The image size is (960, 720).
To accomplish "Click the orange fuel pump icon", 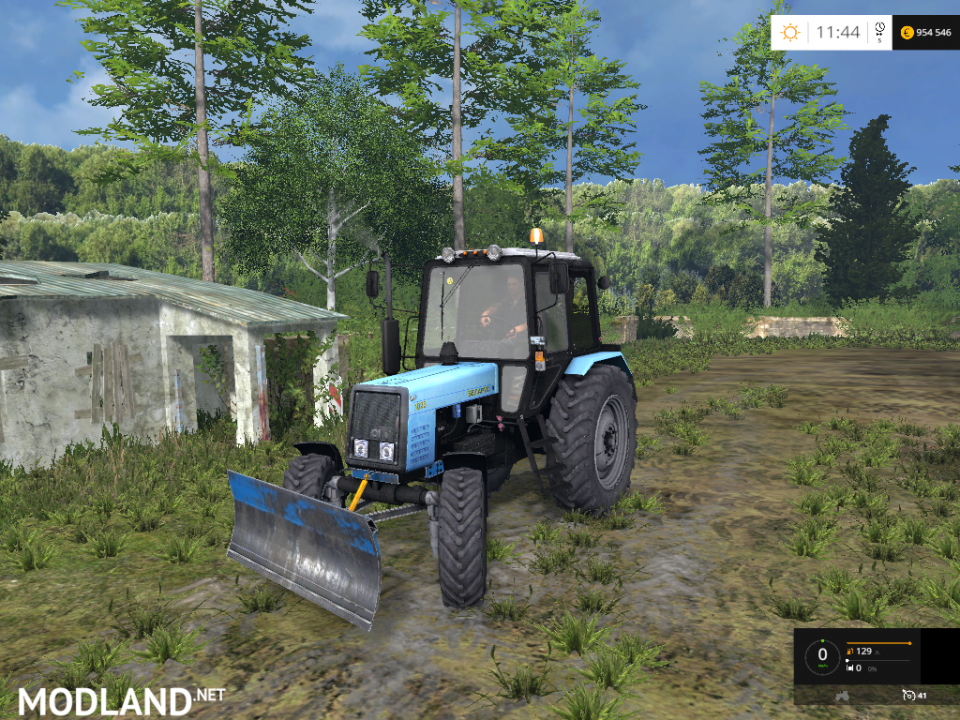I will point(850,652).
